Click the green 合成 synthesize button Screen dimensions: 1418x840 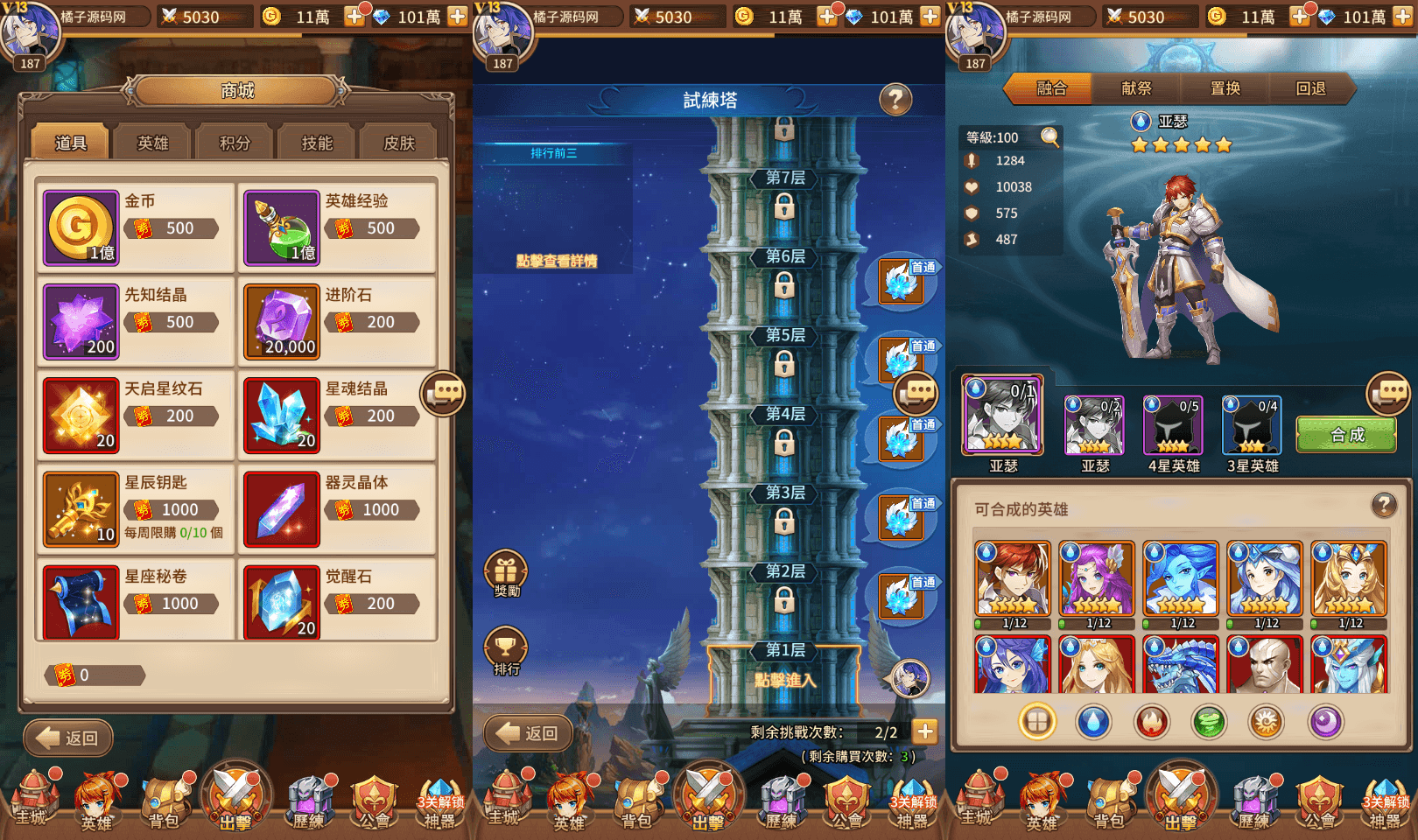(x=1345, y=434)
